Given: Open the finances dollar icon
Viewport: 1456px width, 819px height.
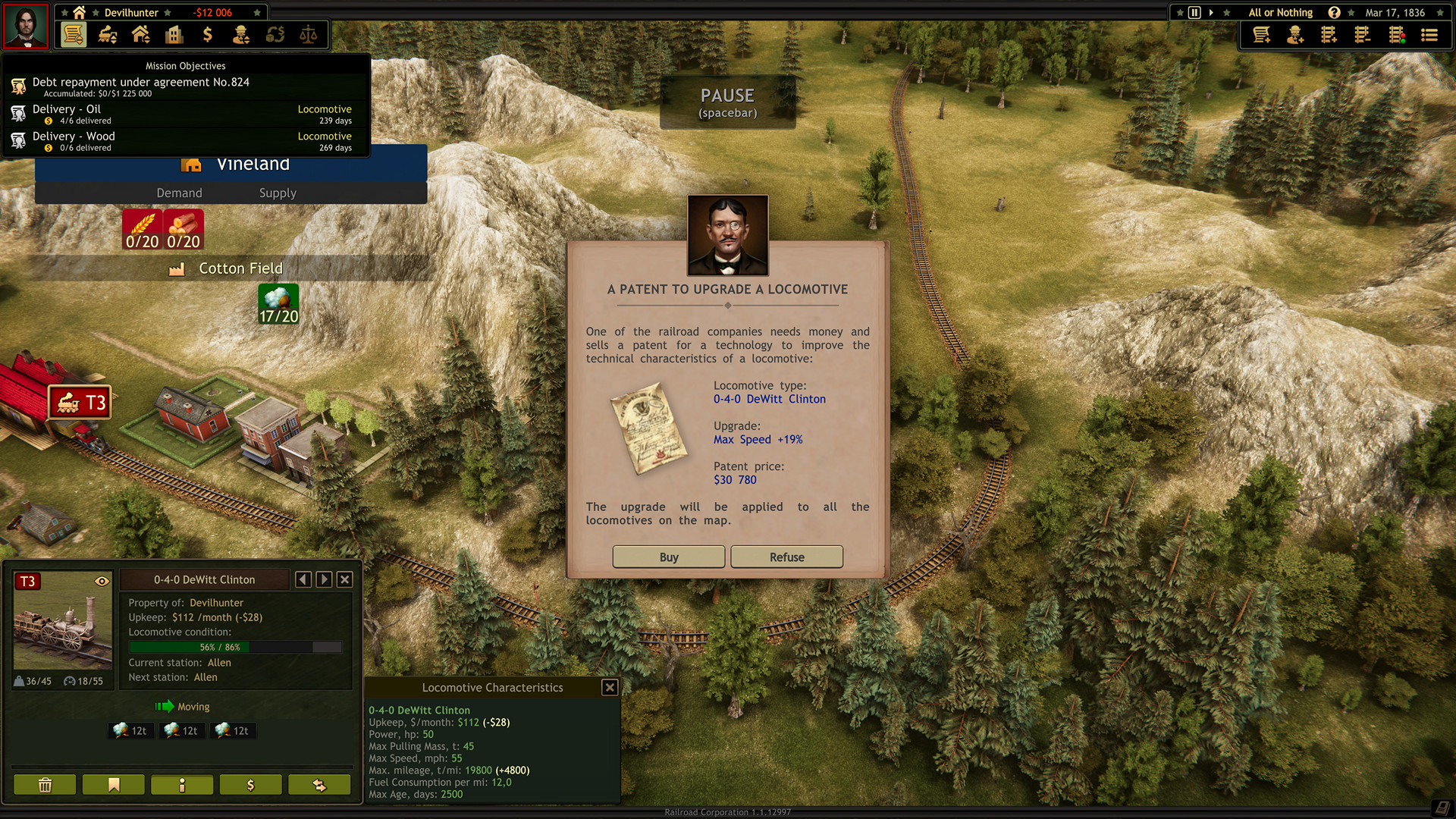Looking at the screenshot, I should (x=207, y=34).
